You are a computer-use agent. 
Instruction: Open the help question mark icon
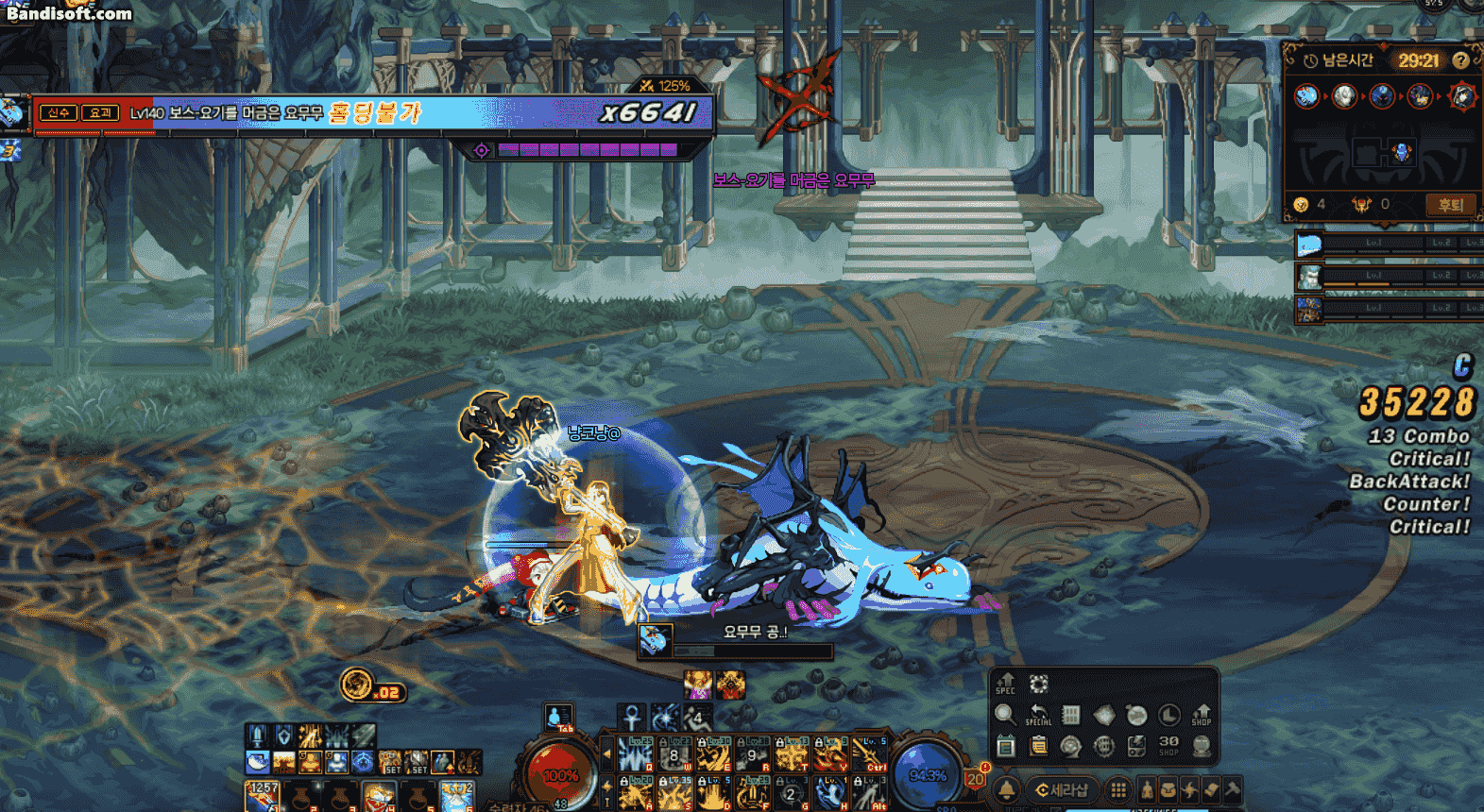[x=1460, y=60]
